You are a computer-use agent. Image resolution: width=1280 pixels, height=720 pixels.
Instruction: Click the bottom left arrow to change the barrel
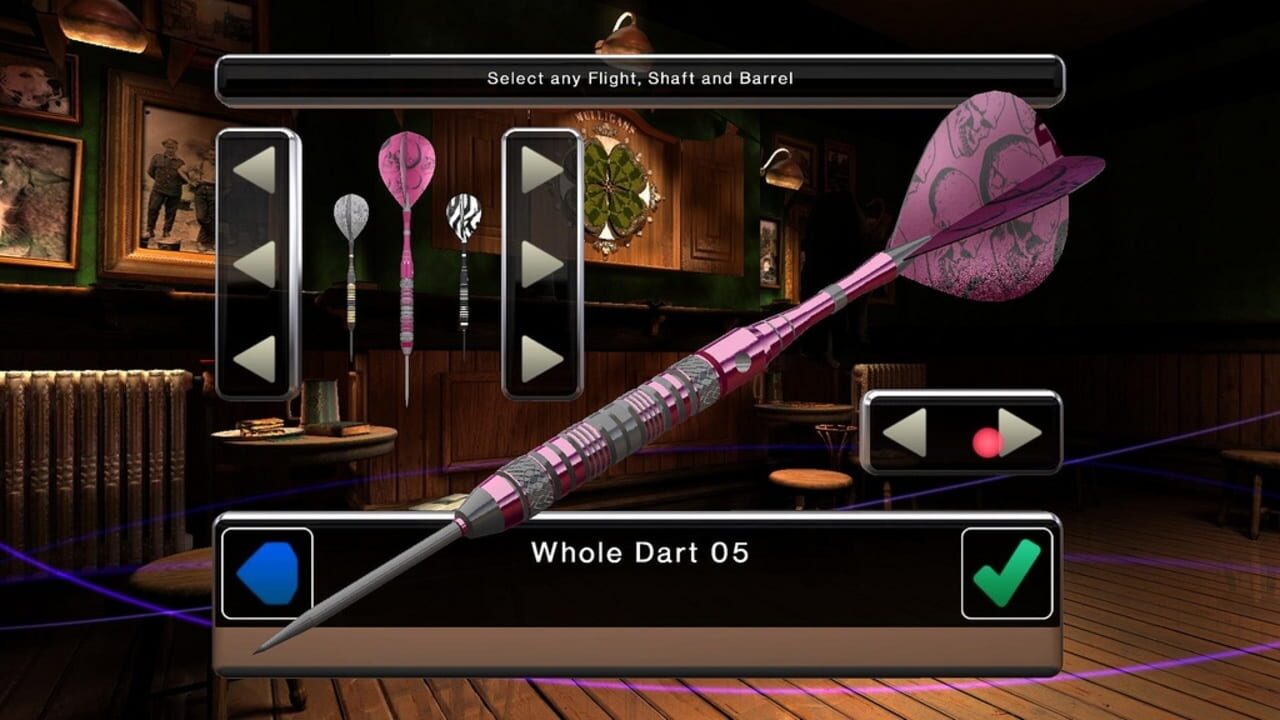tap(253, 355)
